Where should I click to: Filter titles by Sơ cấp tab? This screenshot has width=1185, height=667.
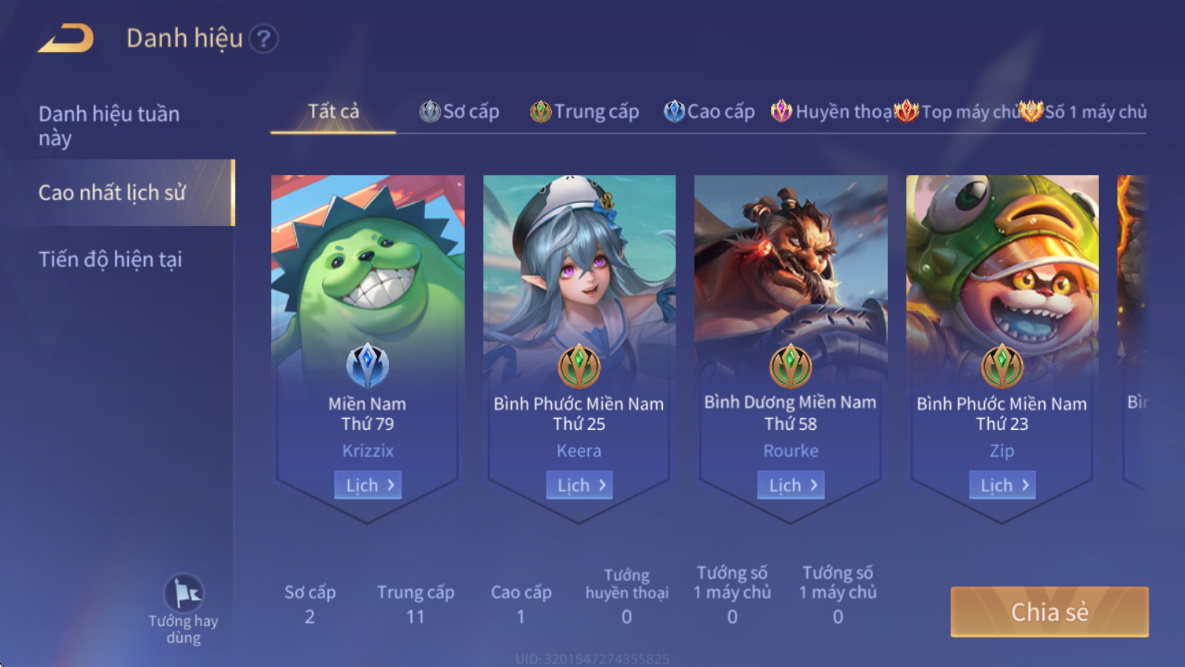460,112
